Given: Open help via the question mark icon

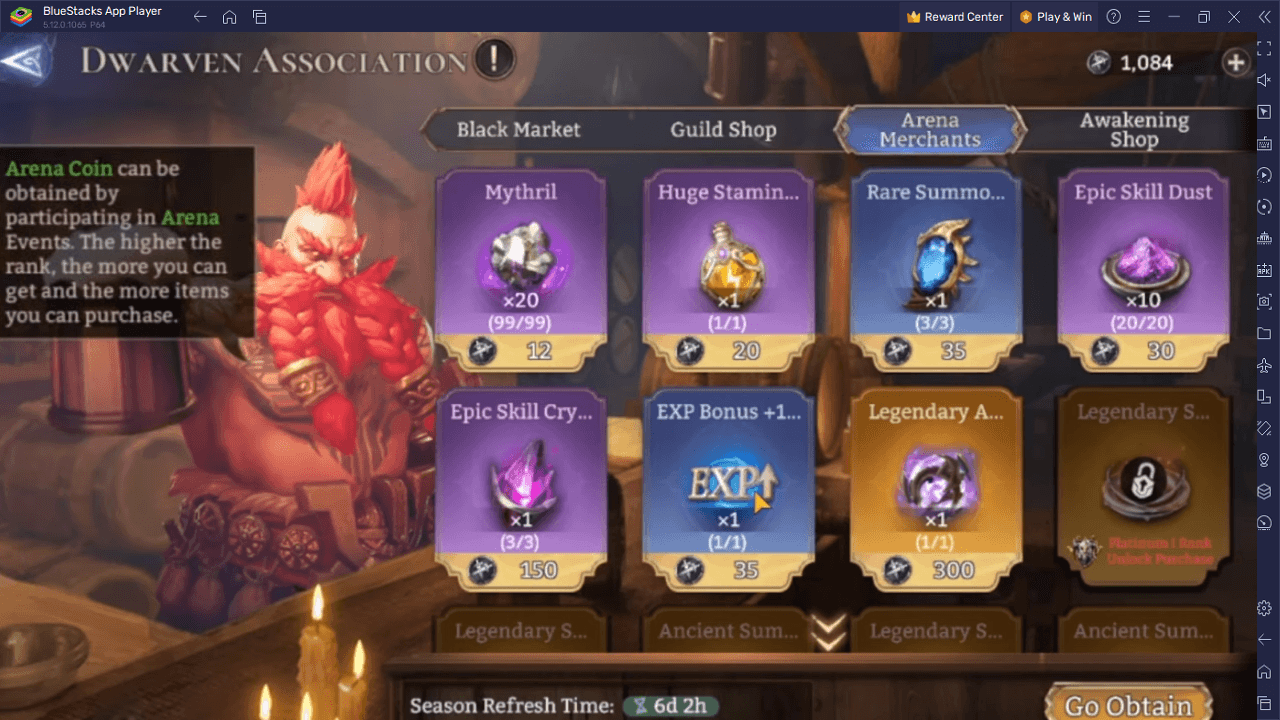Looking at the screenshot, I should point(1113,16).
